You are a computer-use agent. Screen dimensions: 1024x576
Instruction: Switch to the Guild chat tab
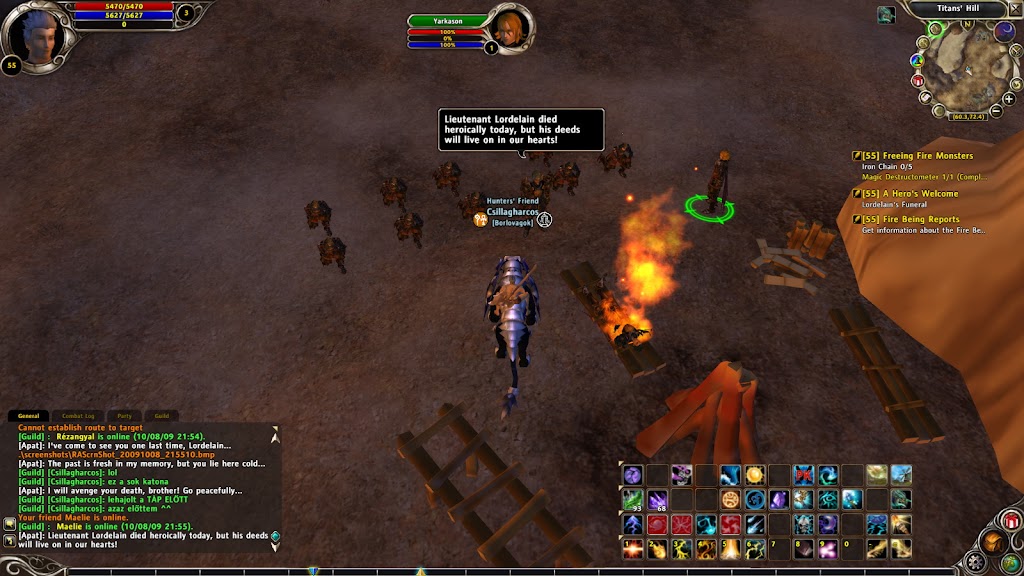pos(160,416)
